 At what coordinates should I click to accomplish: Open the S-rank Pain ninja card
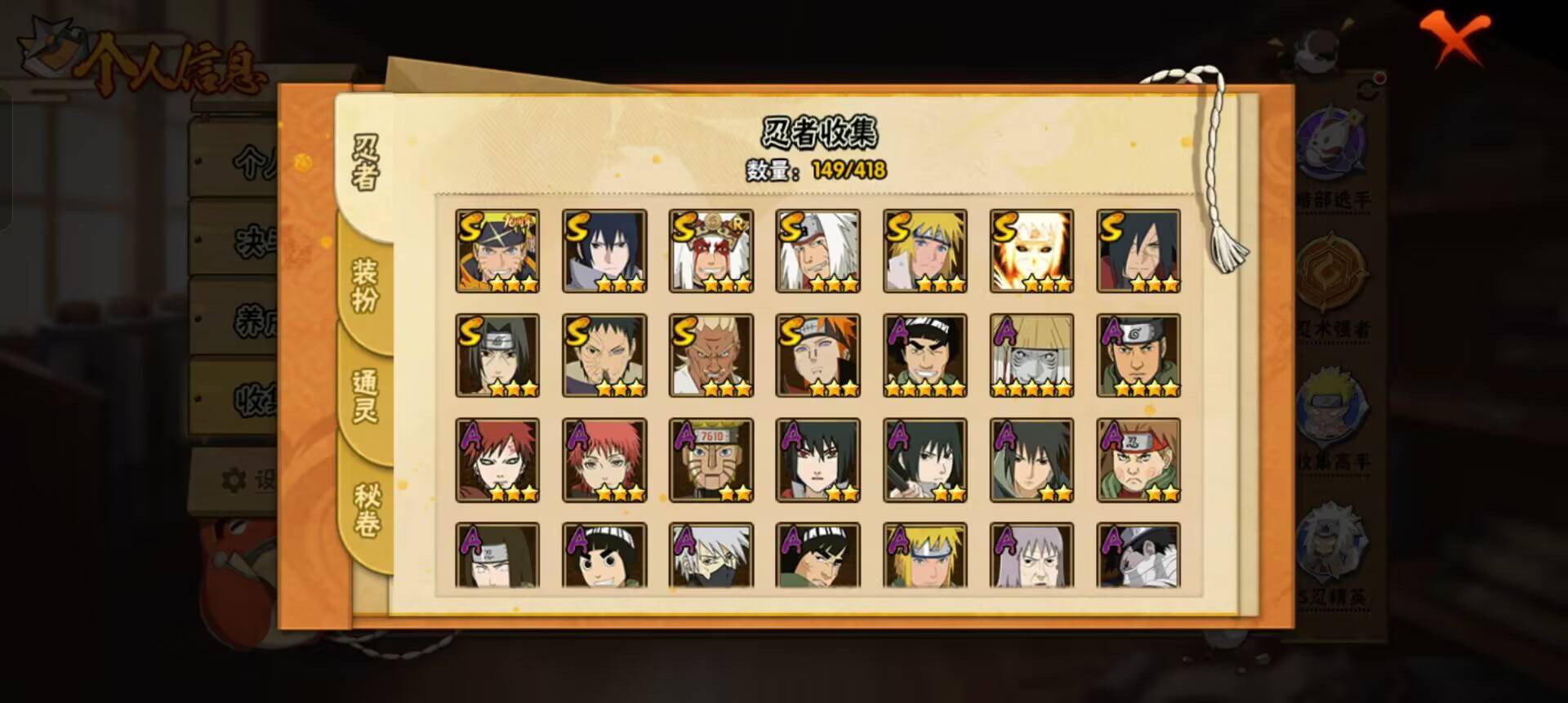818,356
